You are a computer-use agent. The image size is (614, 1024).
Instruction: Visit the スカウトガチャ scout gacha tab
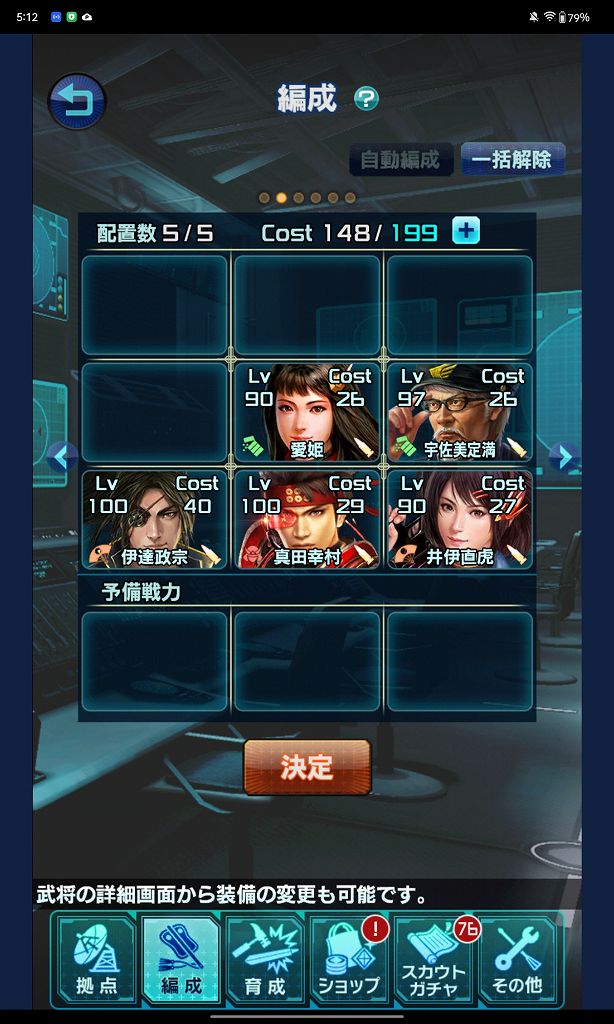[x=433, y=961]
